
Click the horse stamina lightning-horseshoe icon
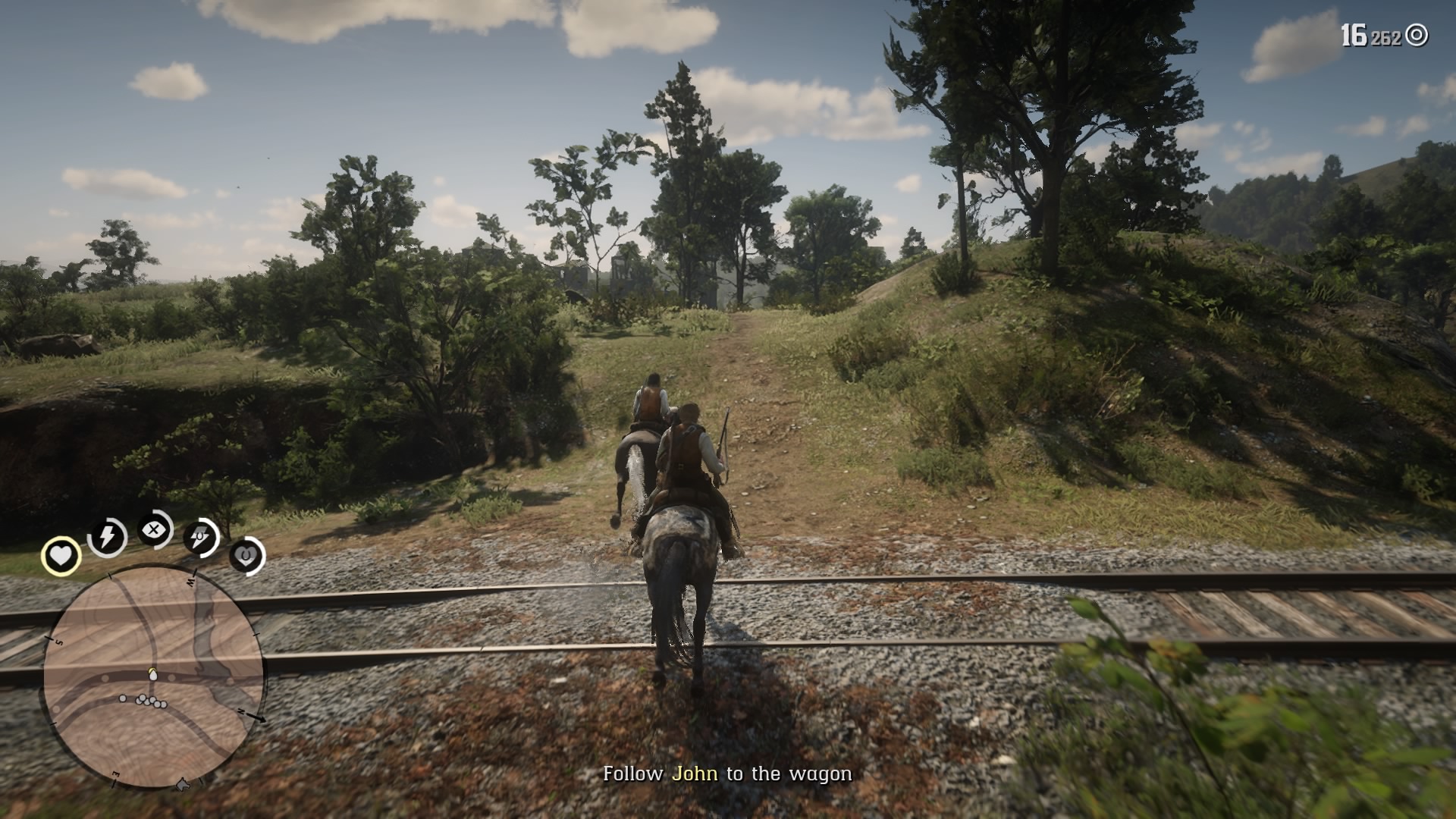[199, 537]
